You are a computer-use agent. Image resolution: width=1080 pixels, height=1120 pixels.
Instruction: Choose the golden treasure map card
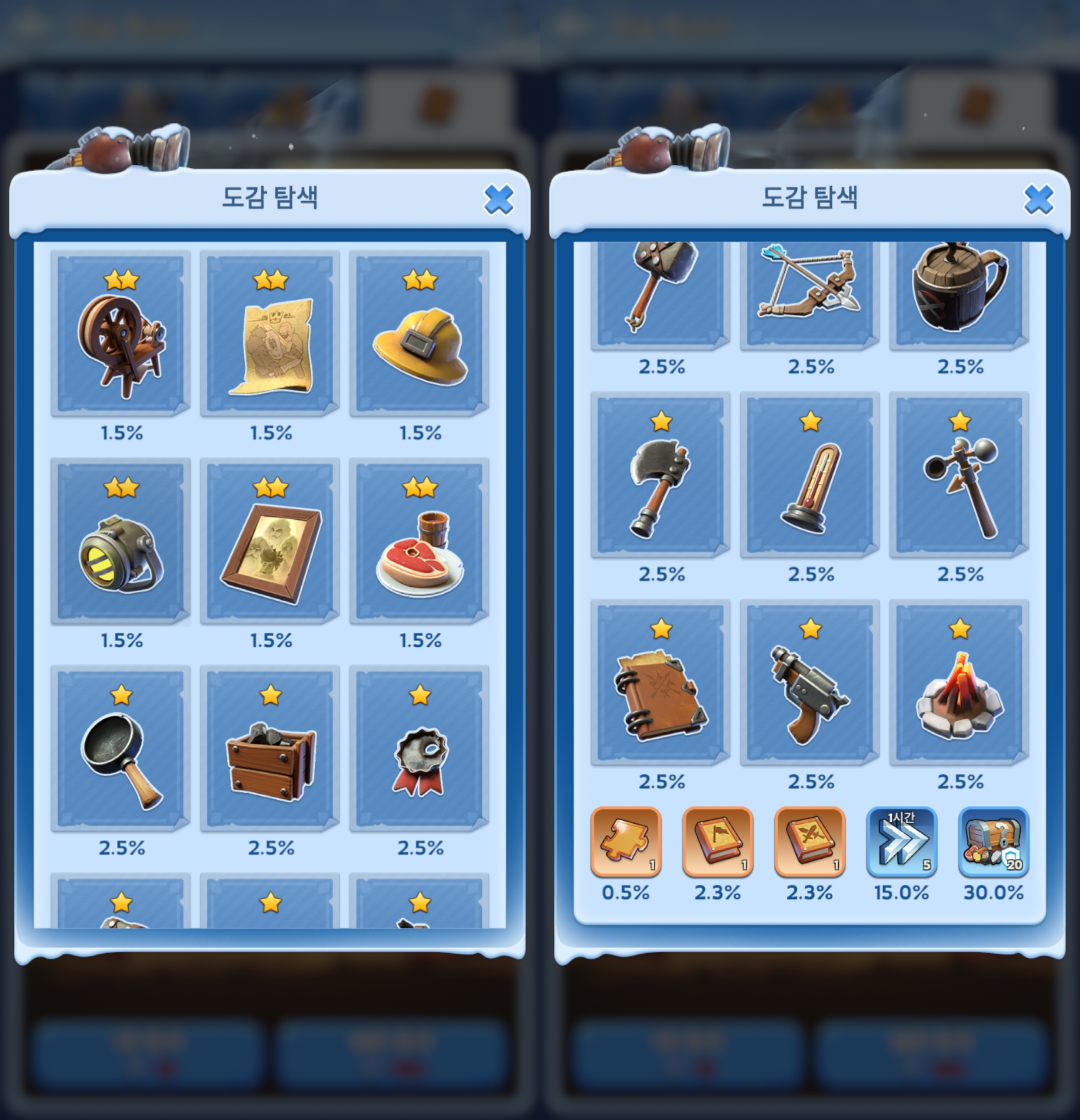click(x=270, y=333)
